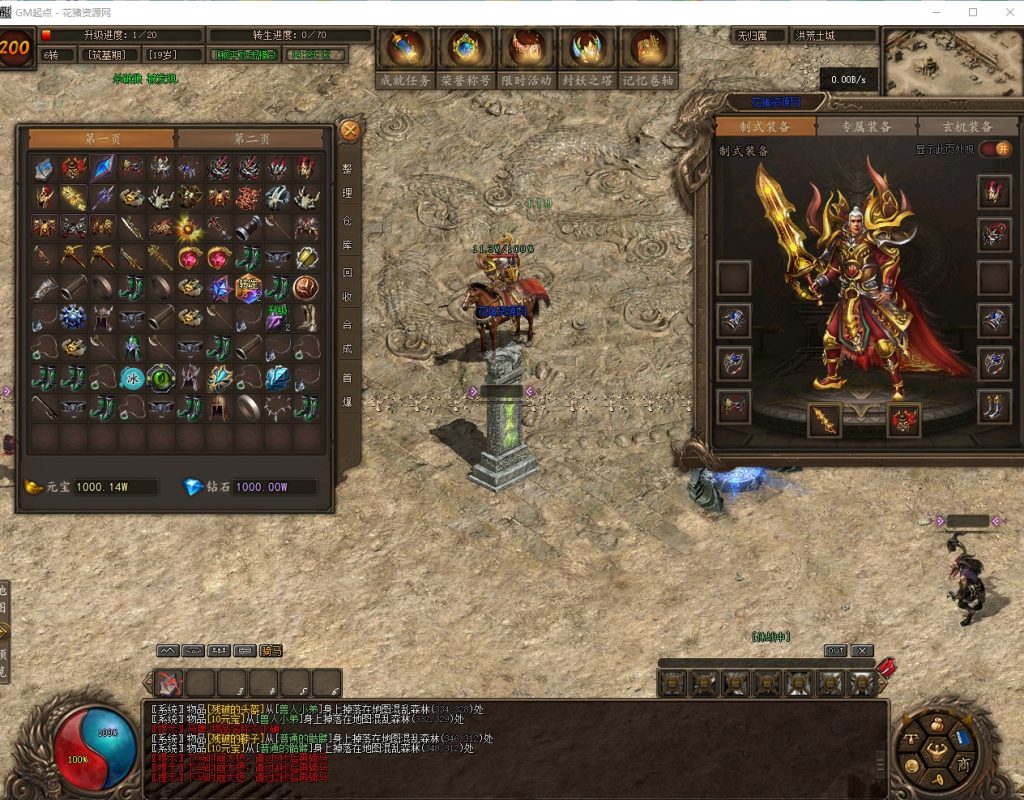Select the equipped golden sword weapon slot
This screenshot has width=1024, height=800.
coord(825,420)
